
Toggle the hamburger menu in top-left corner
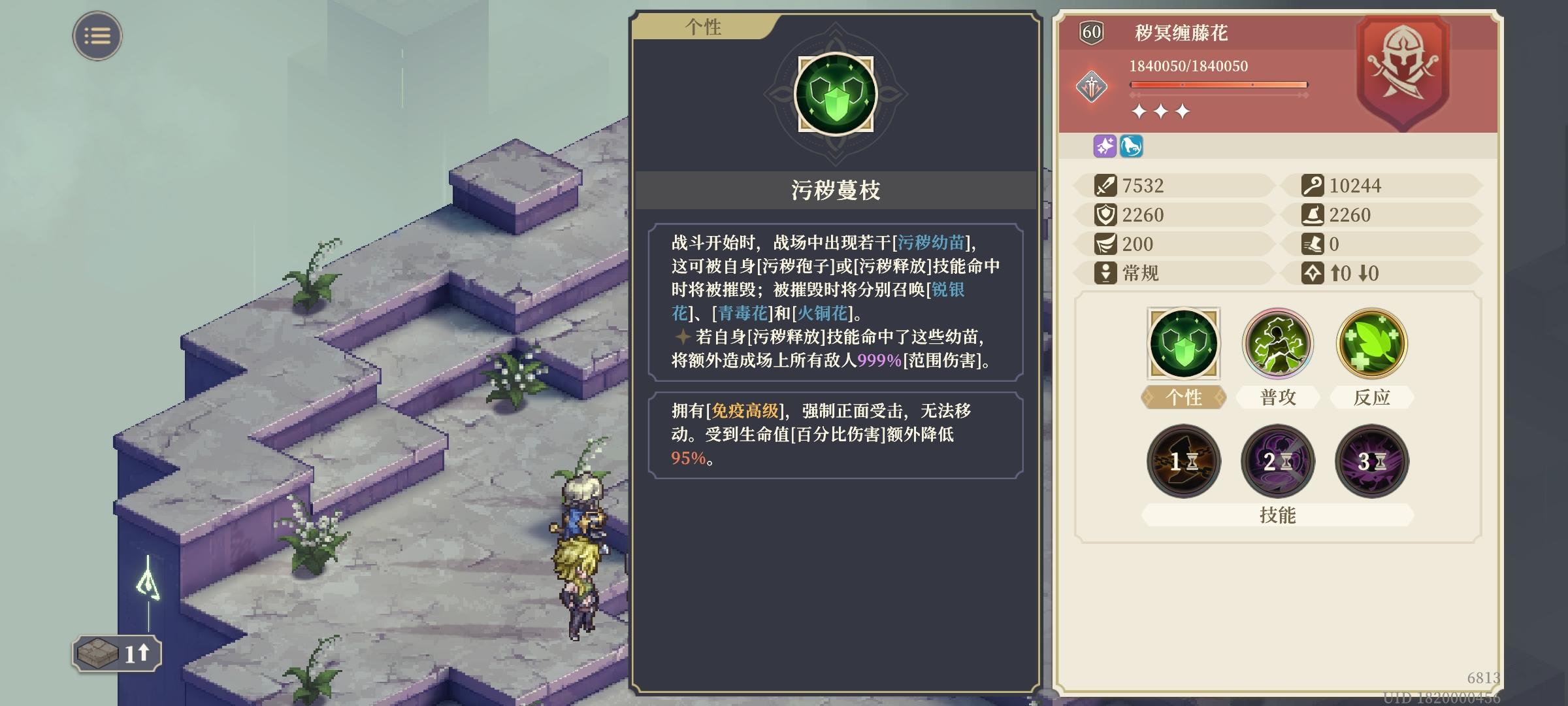pos(97,36)
